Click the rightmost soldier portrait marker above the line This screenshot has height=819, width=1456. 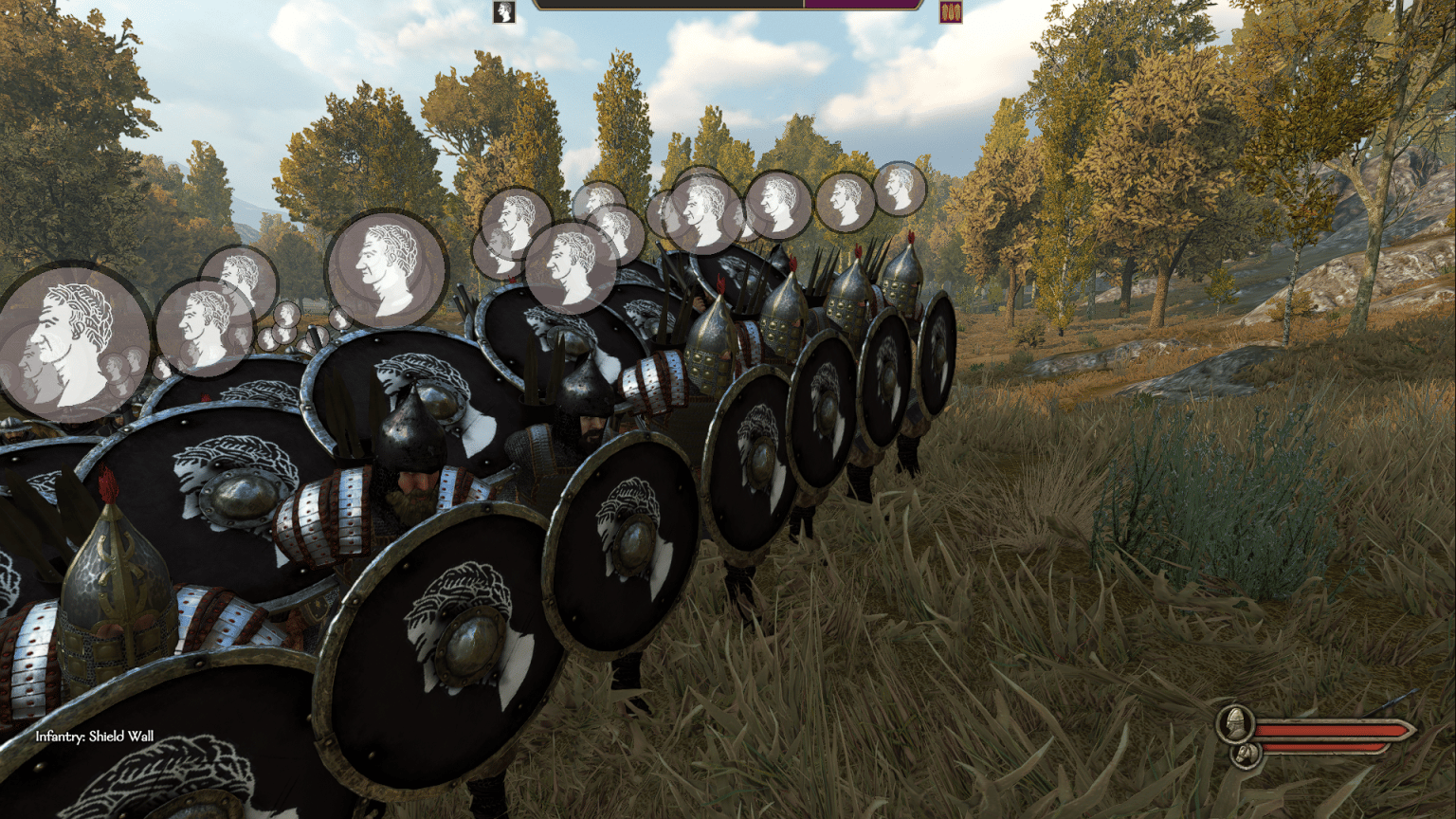pos(900,191)
